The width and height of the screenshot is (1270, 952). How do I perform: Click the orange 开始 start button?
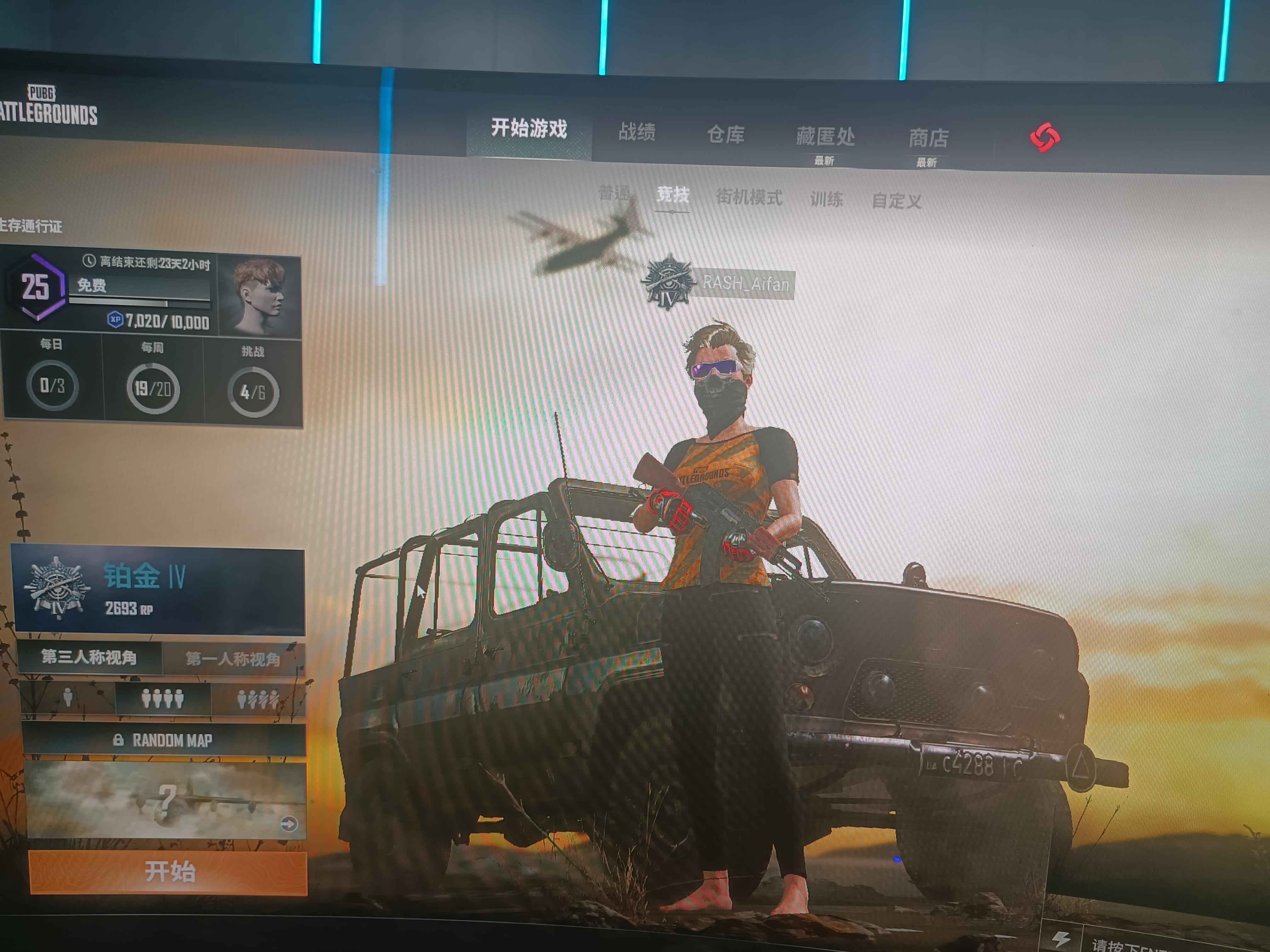pyautogui.click(x=169, y=872)
